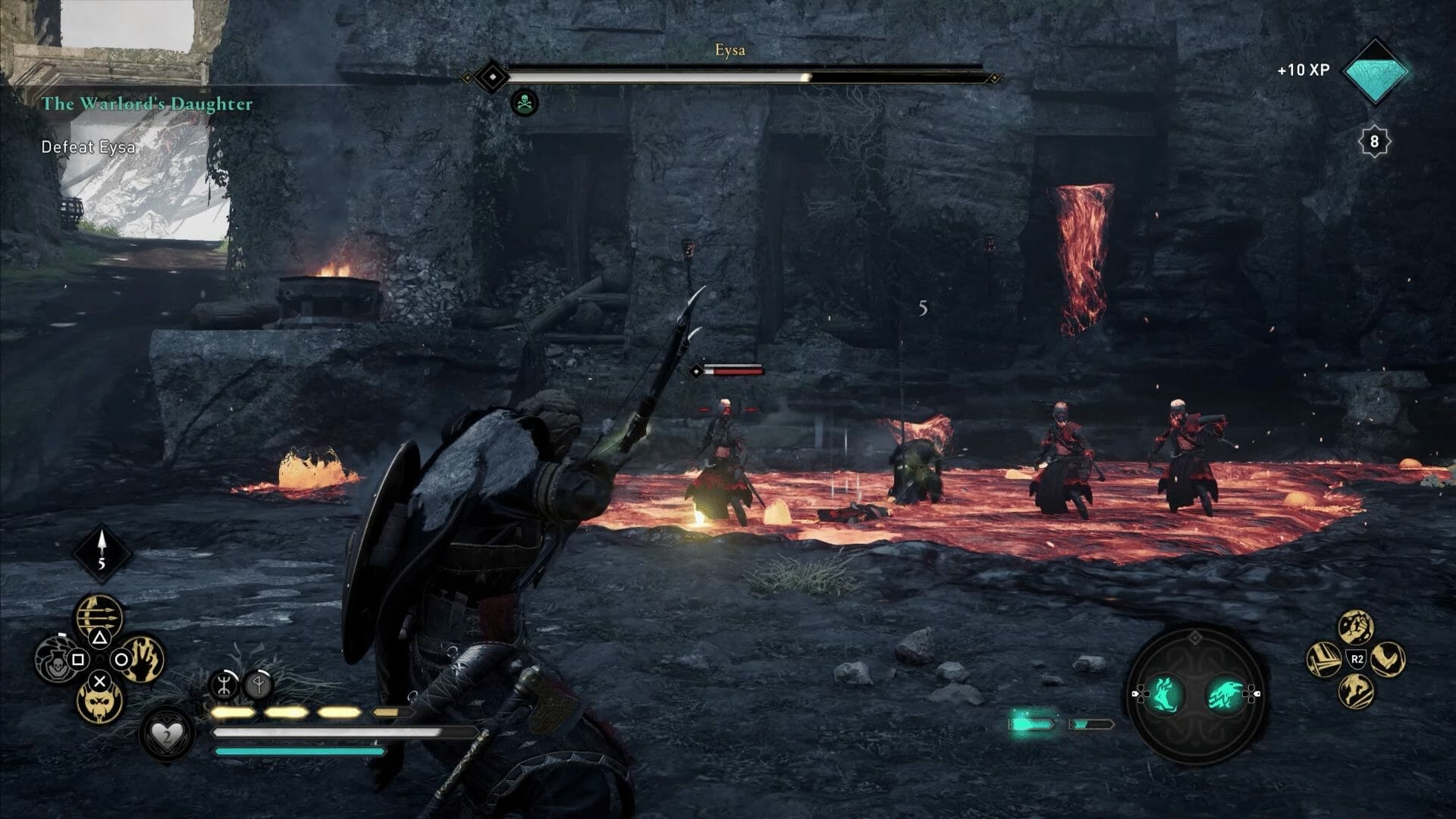Select the grey rune buff icon
Image resolution: width=1456 pixels, height=819 pixels.
259,686
